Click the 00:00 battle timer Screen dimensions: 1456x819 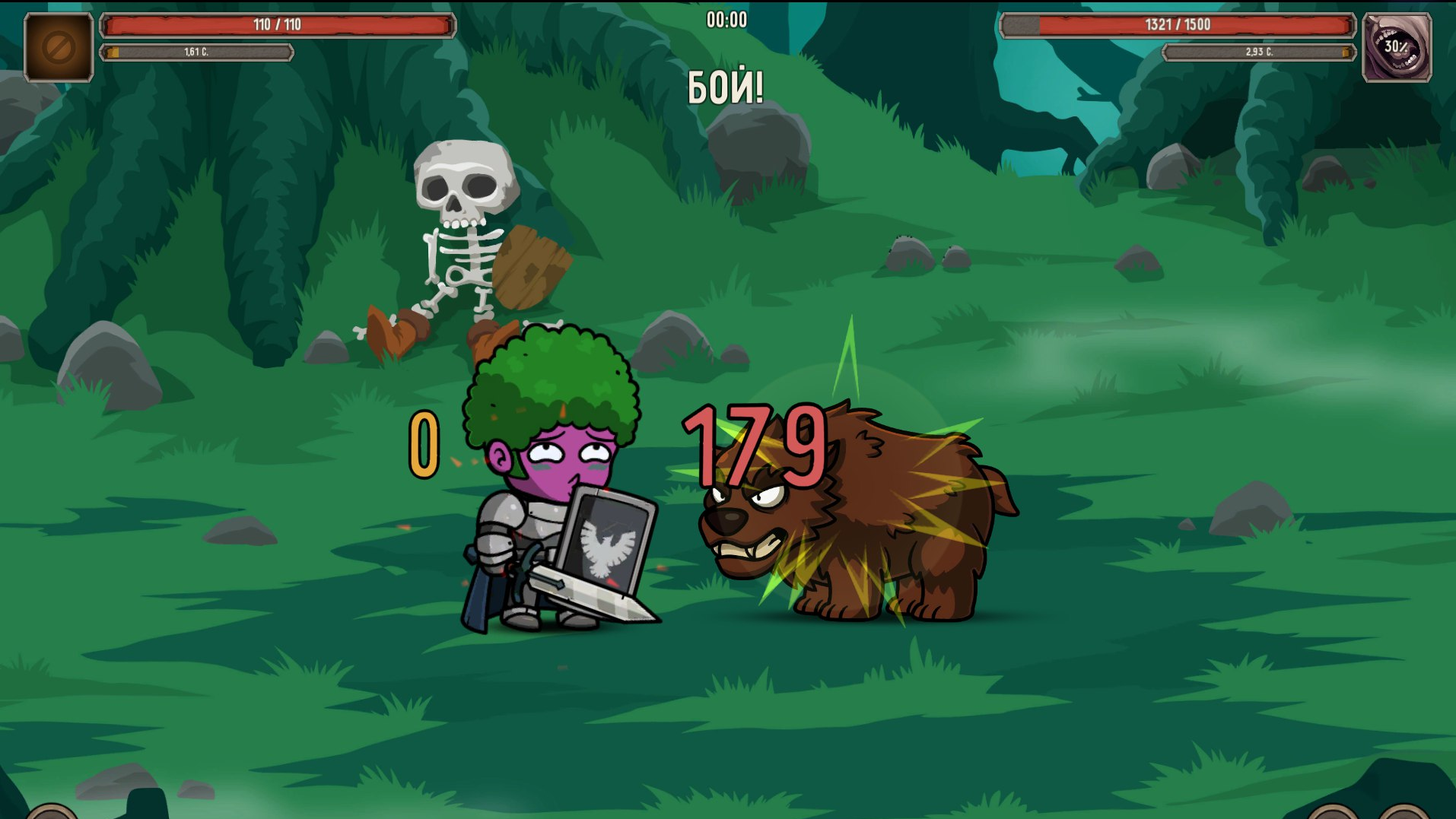point(726,20)
